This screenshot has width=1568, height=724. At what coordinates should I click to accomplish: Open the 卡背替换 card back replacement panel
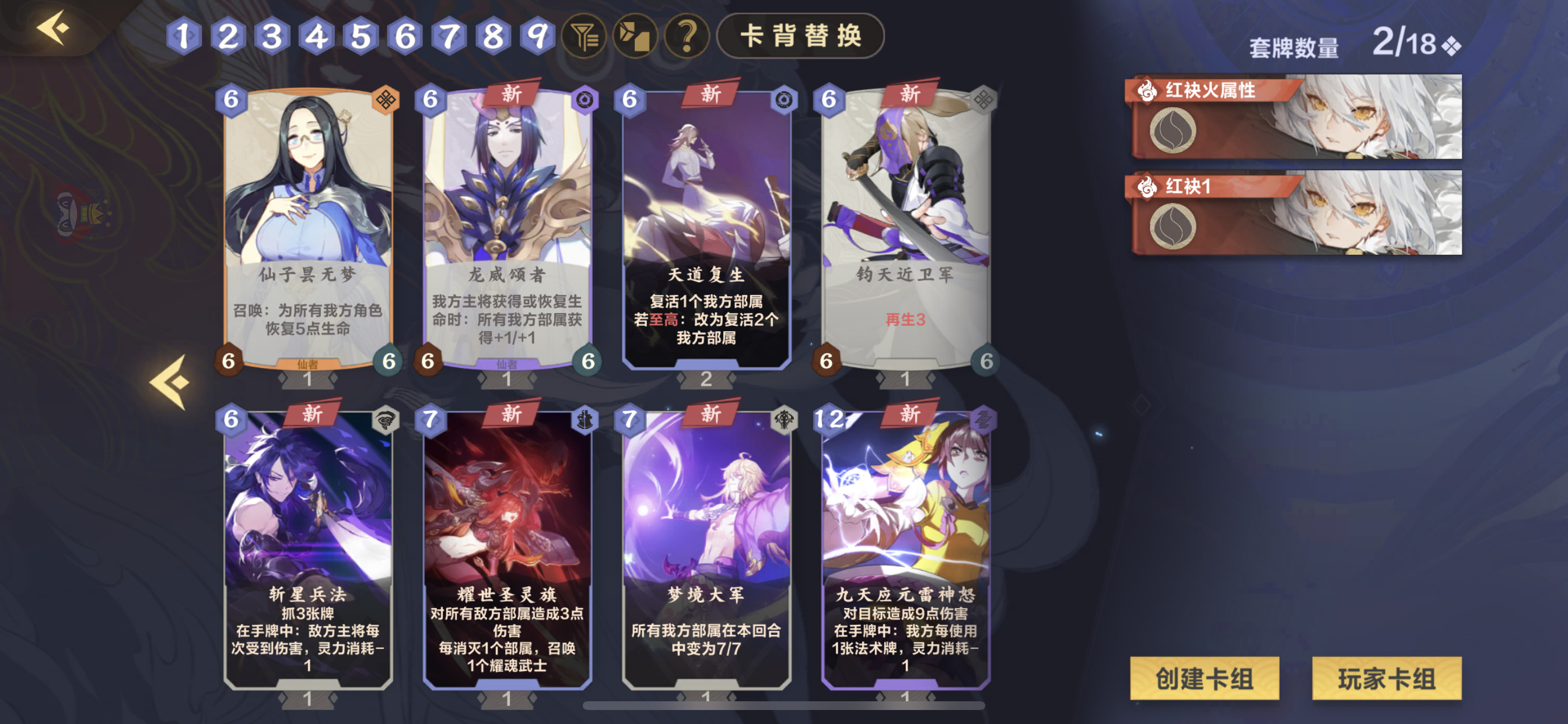pos(800,37)
